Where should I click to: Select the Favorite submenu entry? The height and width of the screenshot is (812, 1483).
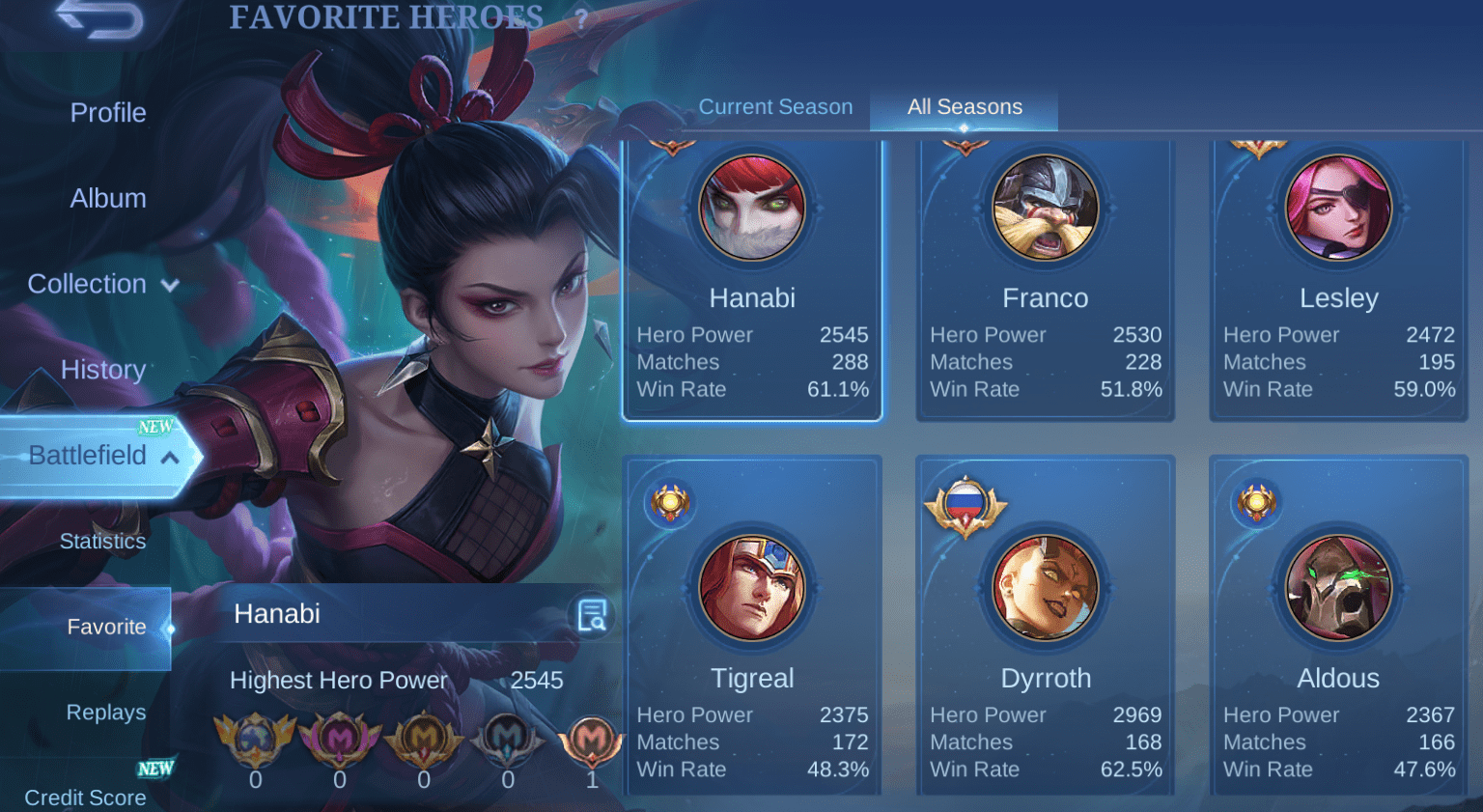[x=106, y=628]
